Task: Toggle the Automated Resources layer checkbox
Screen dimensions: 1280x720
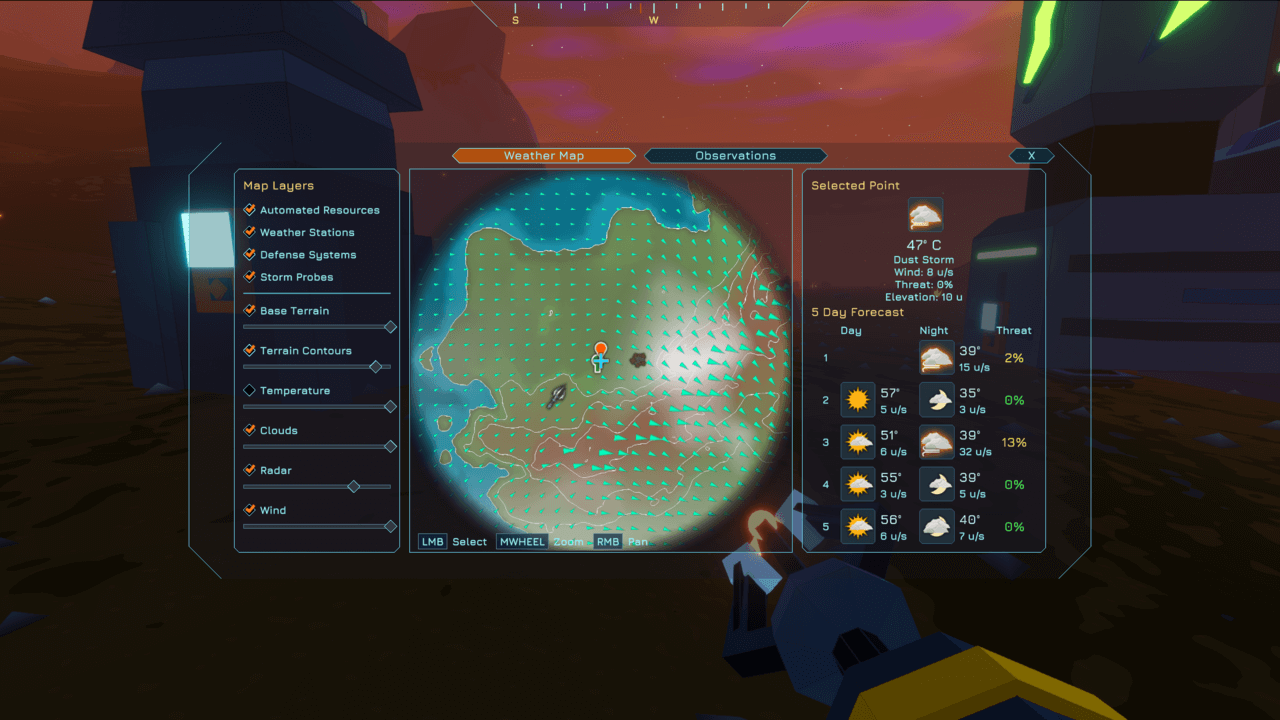Action: click(250, 210)
